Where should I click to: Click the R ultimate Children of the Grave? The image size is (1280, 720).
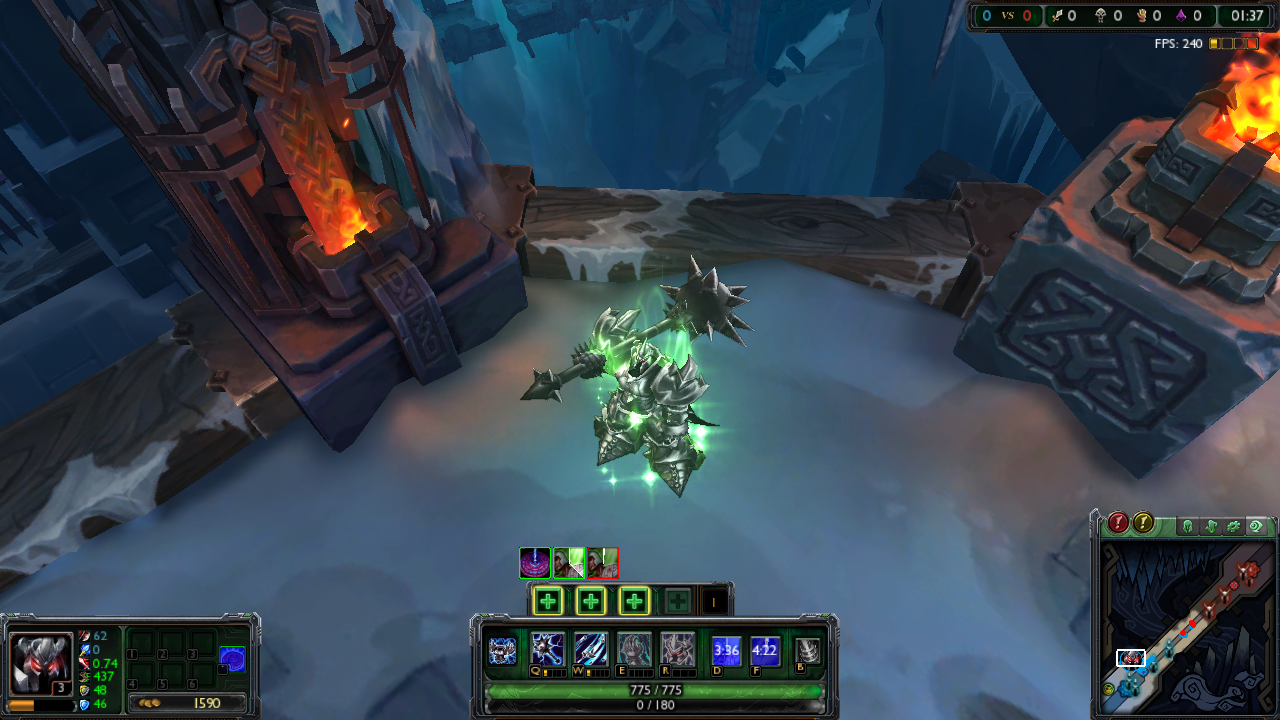674,649
